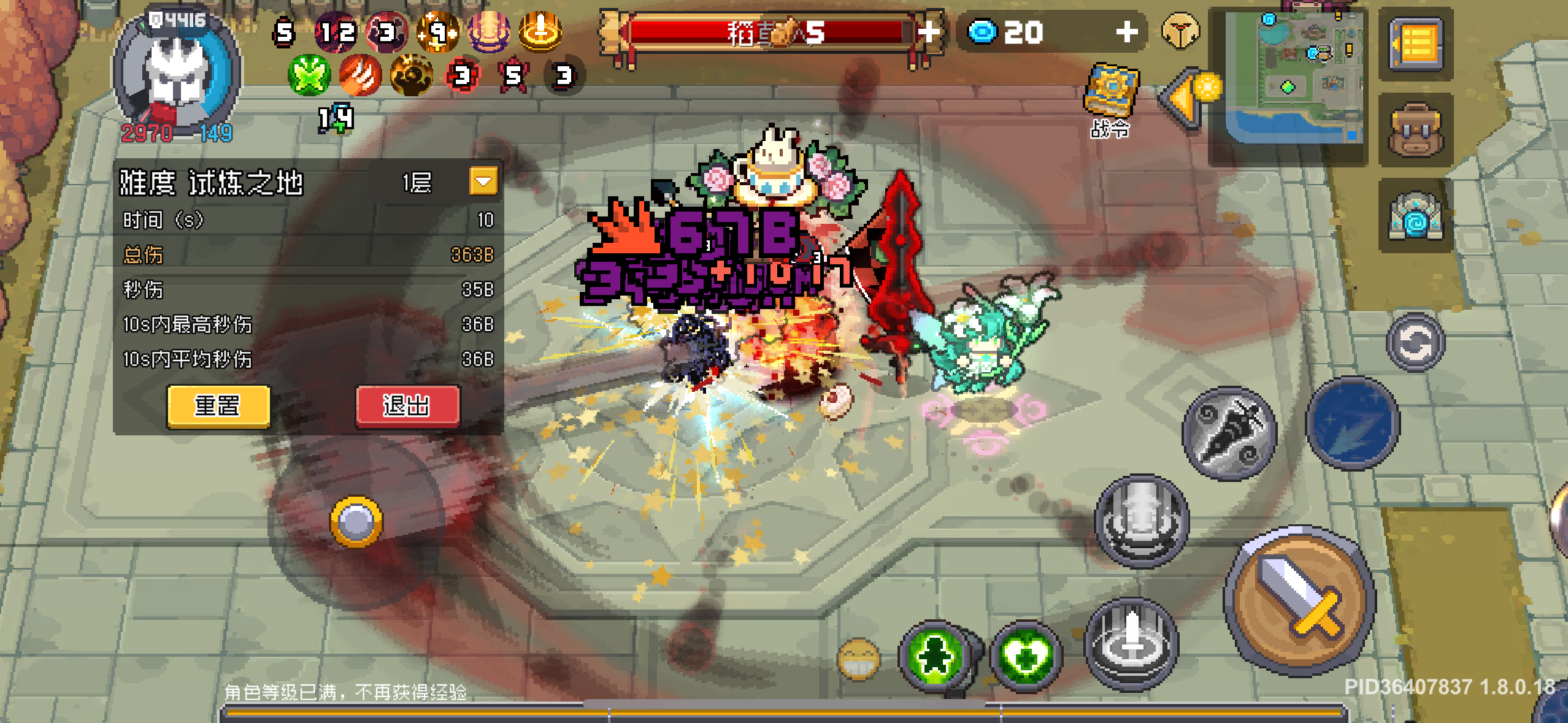1568x723 pixels.
Task: Select the 总伤 damage stat row
Action: pos(307,255)
